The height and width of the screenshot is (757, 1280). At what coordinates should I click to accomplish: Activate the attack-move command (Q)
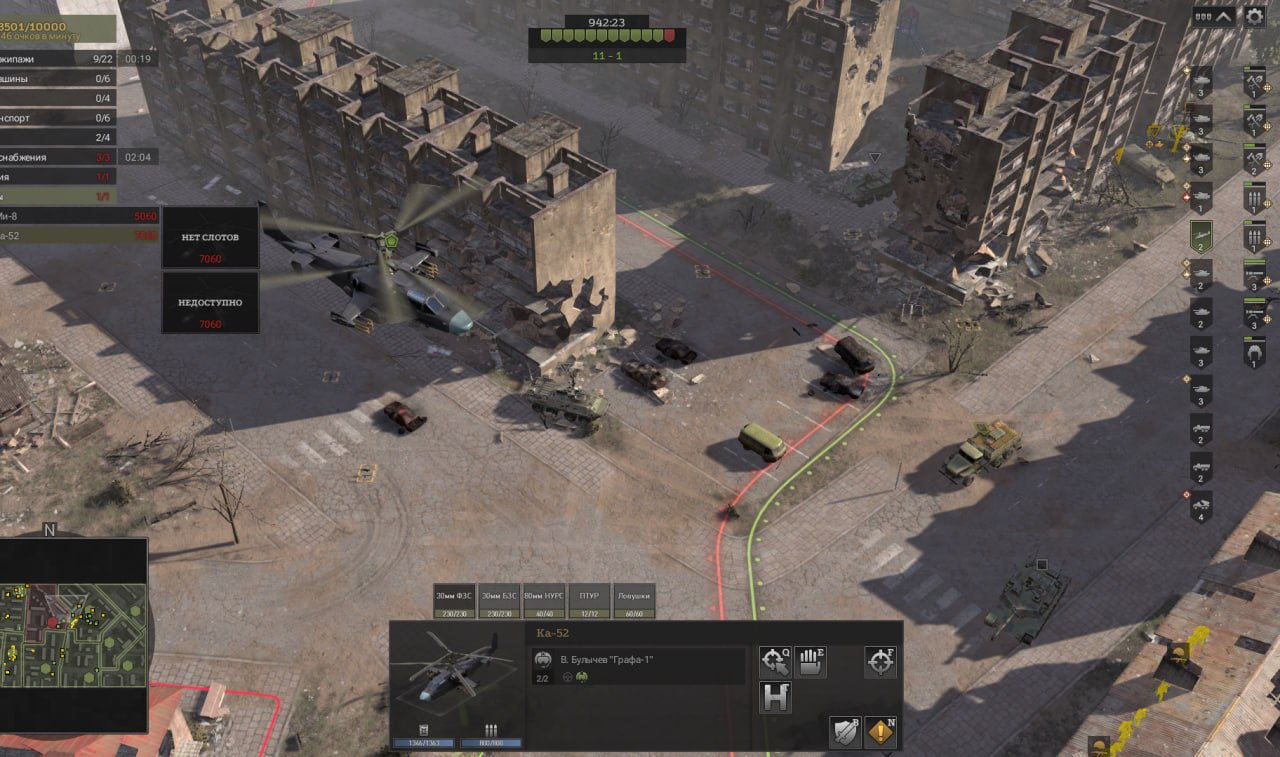775,661
